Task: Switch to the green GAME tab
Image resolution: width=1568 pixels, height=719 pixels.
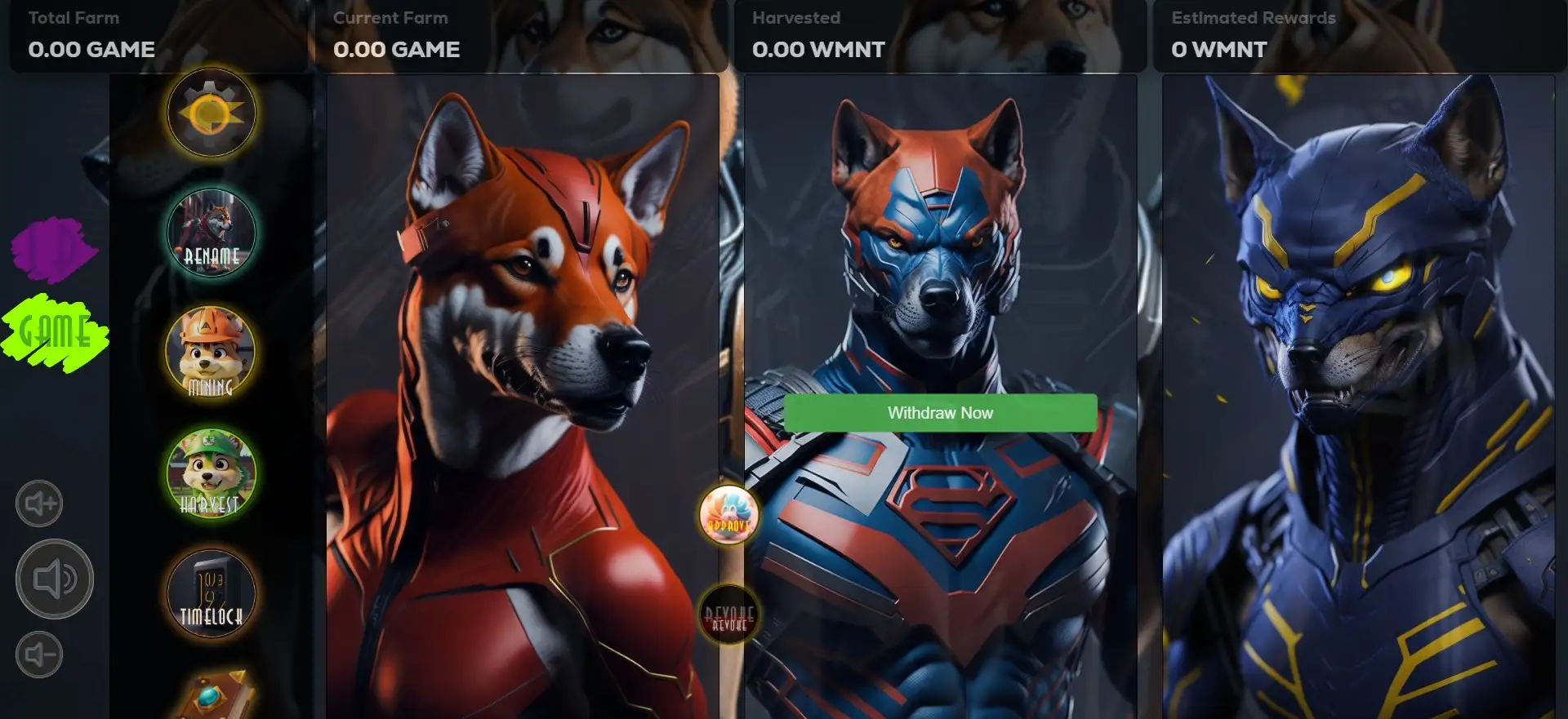Action: 55,333
